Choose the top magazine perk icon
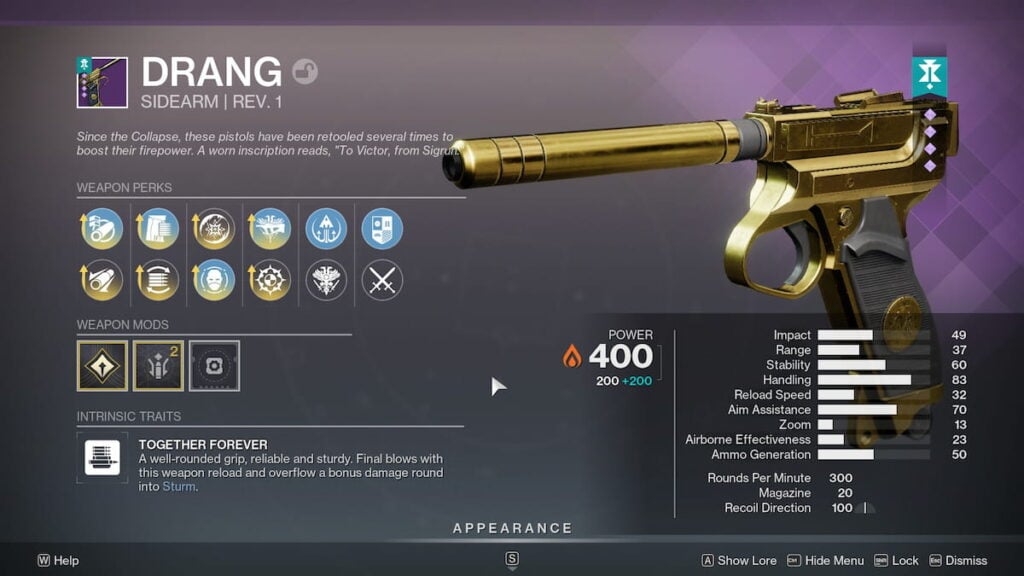Screen dimensions: 1024x576 tap(158, 228)
